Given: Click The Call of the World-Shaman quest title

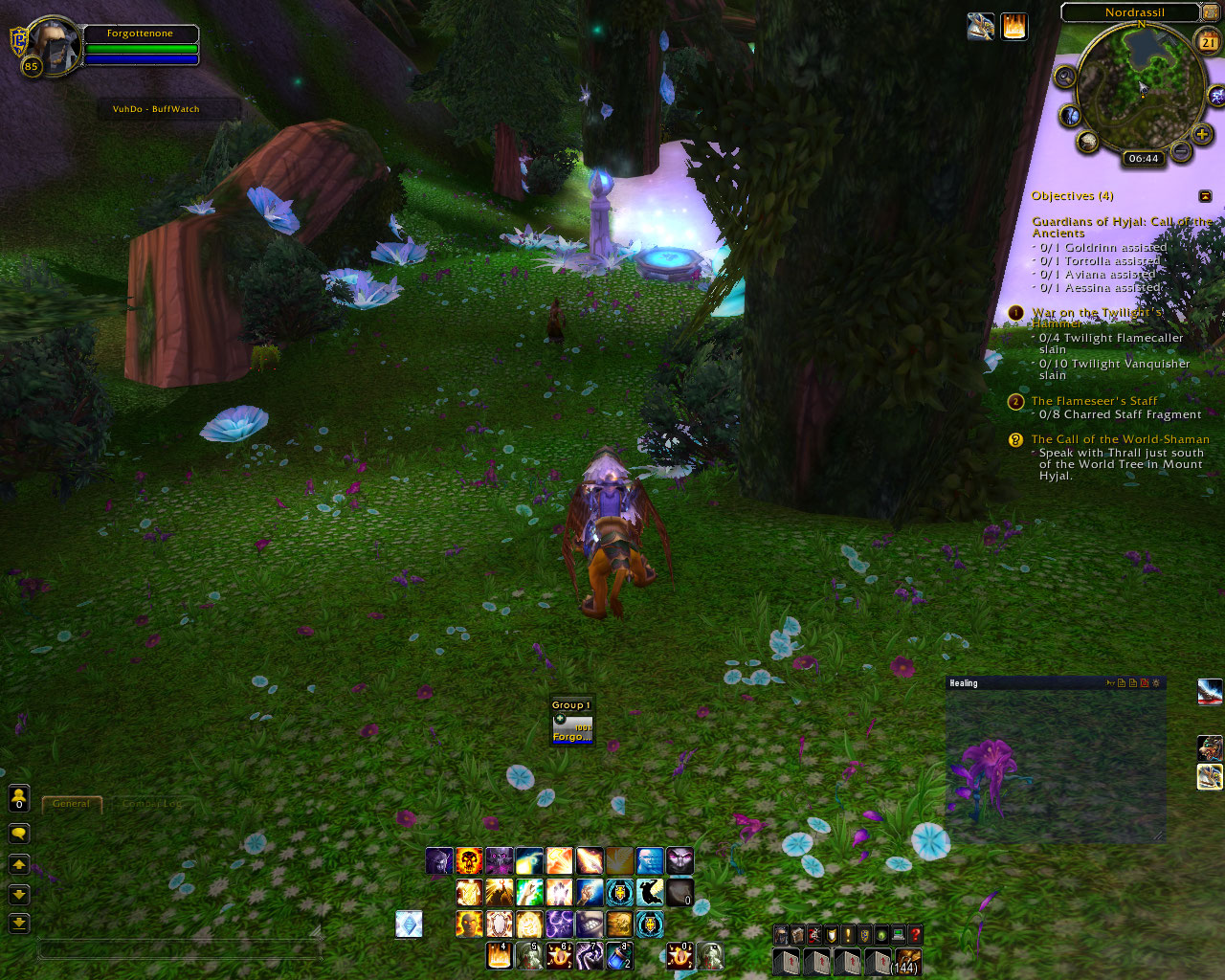Looking at the screenshot, I should coord(1120,439).
